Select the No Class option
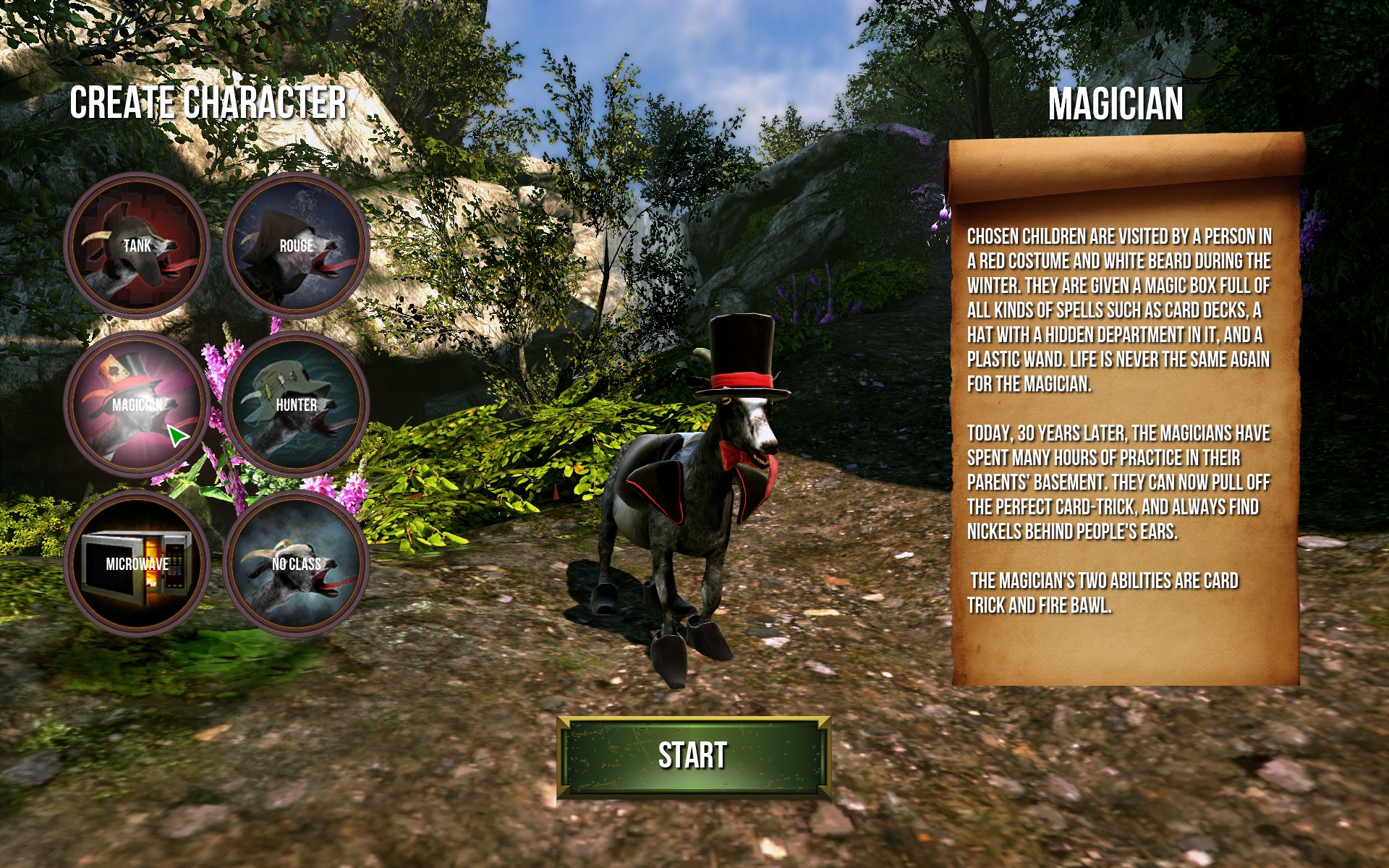 click(x=297, y=564)
